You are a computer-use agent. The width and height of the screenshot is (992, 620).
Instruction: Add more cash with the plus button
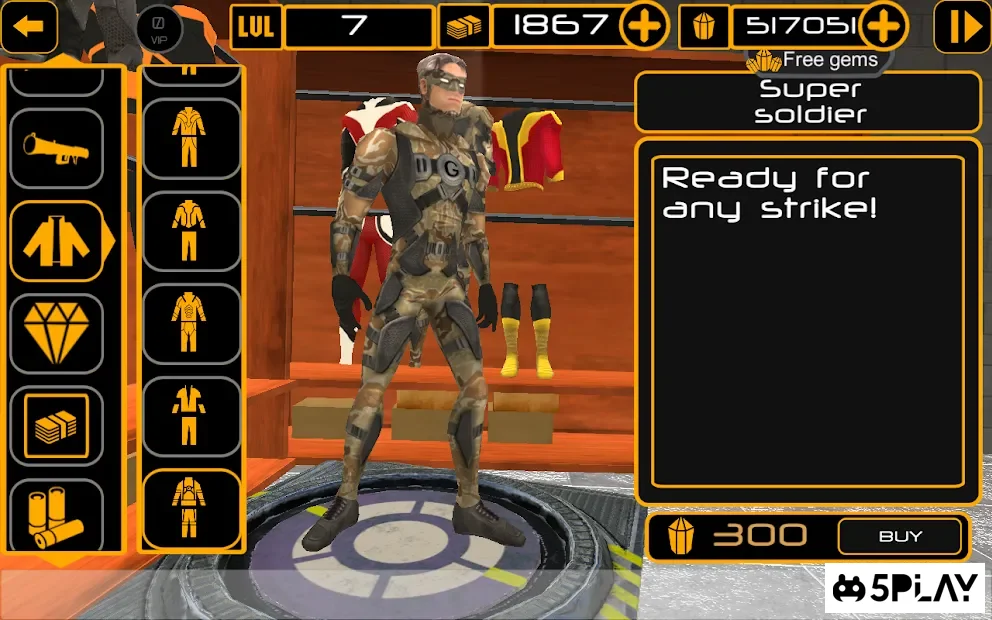(643, 26)
